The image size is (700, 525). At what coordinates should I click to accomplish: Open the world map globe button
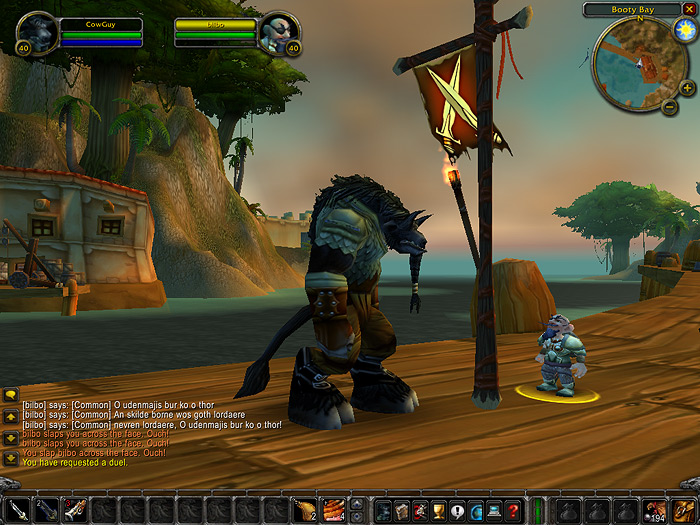click(475, 510)
